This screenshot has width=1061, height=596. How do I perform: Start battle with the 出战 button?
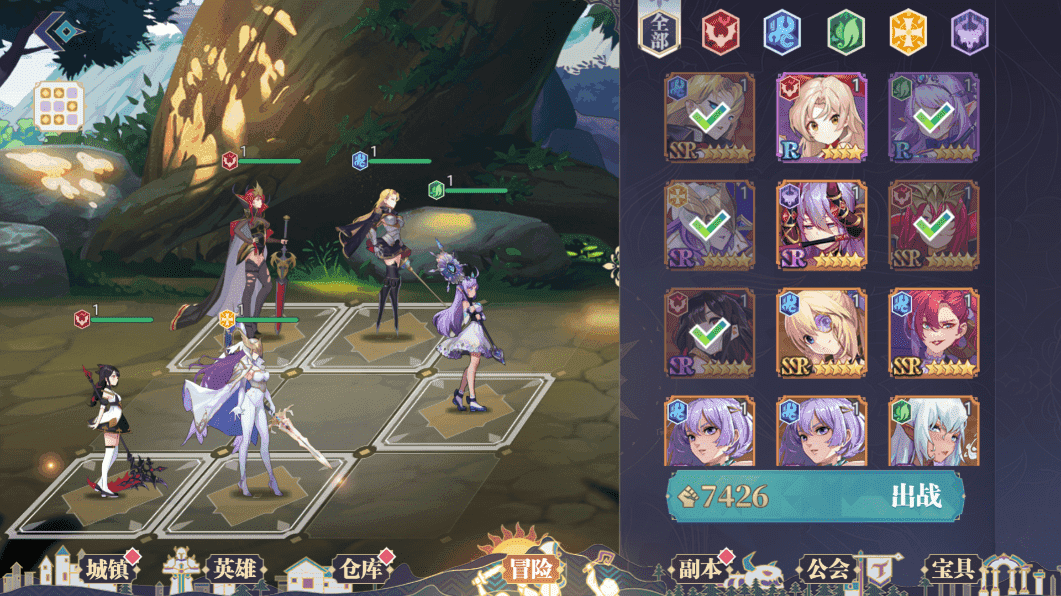[915, 496]
